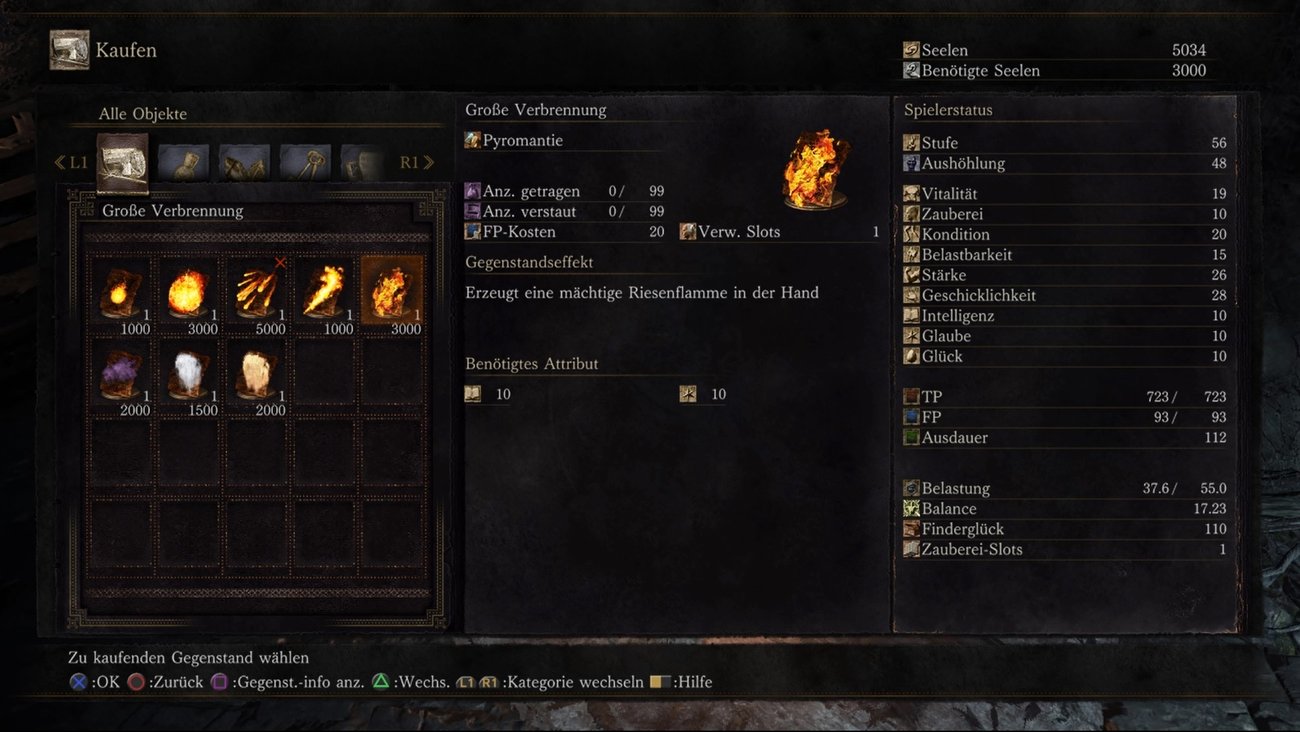Image resolution: width=1300 pixels, height=732 pixels.
Task: Select the small fireball spell costing 1000
Action: click(x=120, y=290)
